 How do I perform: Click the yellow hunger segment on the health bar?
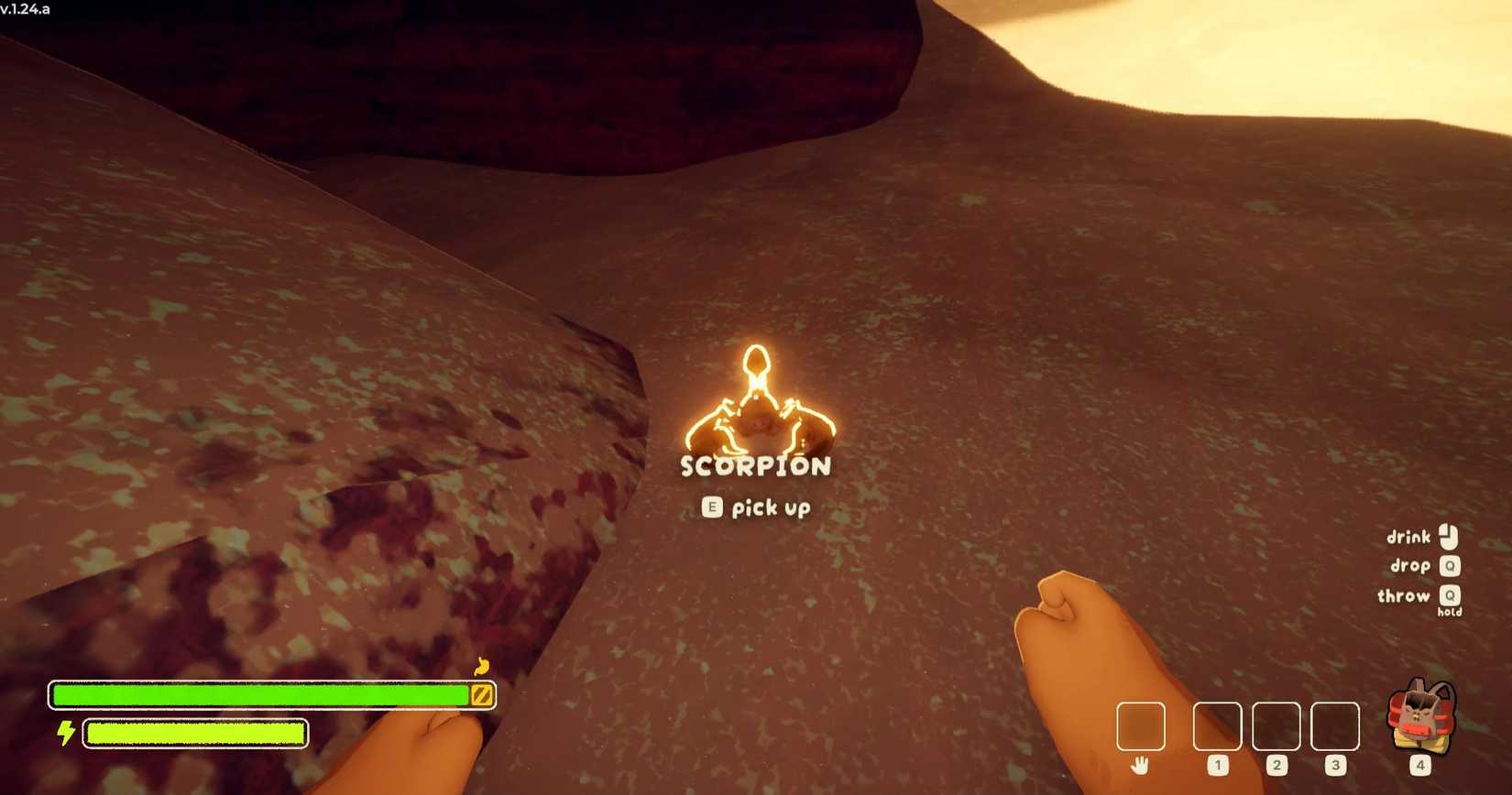tap(479, 694)
